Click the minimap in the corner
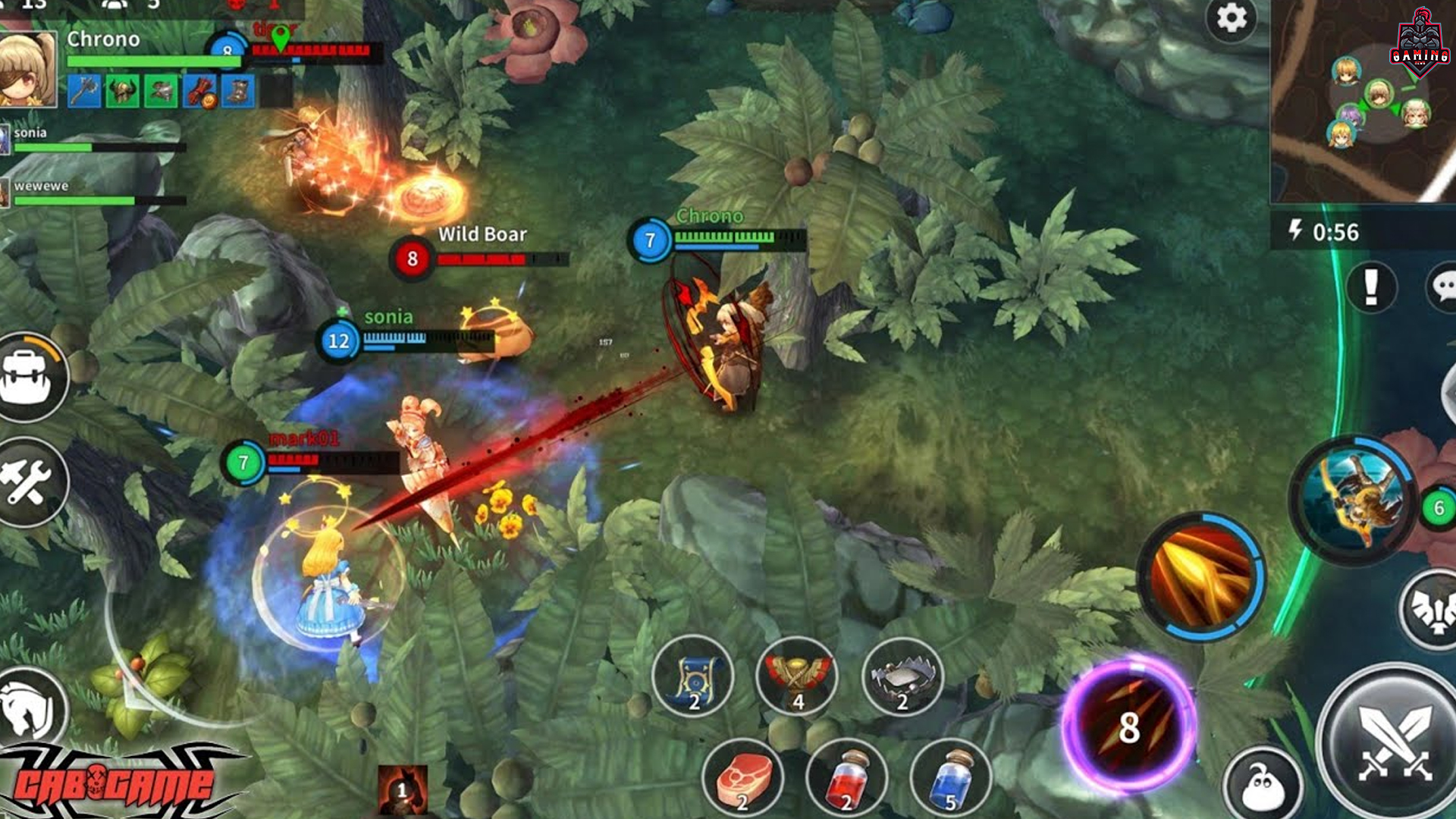This screenshot has width=1456, height=819. point(1363,102)
